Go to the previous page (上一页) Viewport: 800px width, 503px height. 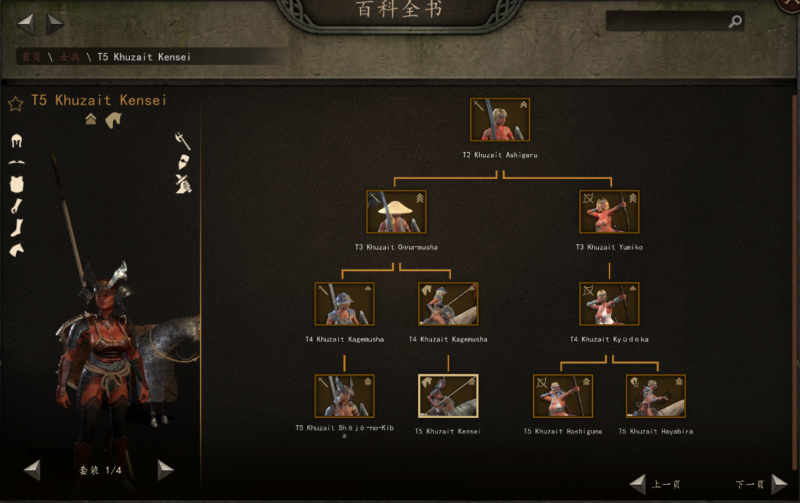(x=638, y=485)
